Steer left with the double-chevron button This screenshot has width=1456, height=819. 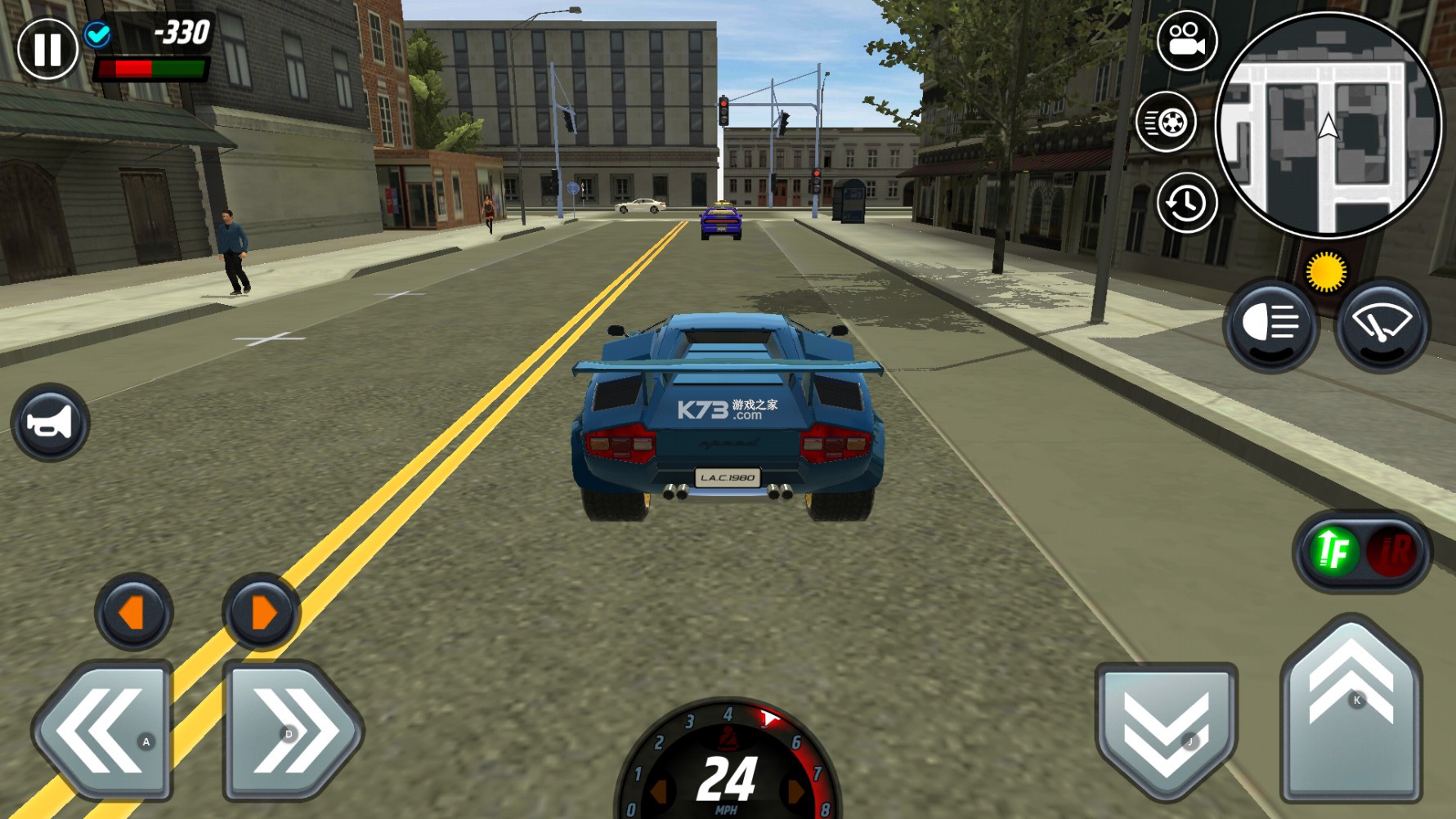(102, 730)
